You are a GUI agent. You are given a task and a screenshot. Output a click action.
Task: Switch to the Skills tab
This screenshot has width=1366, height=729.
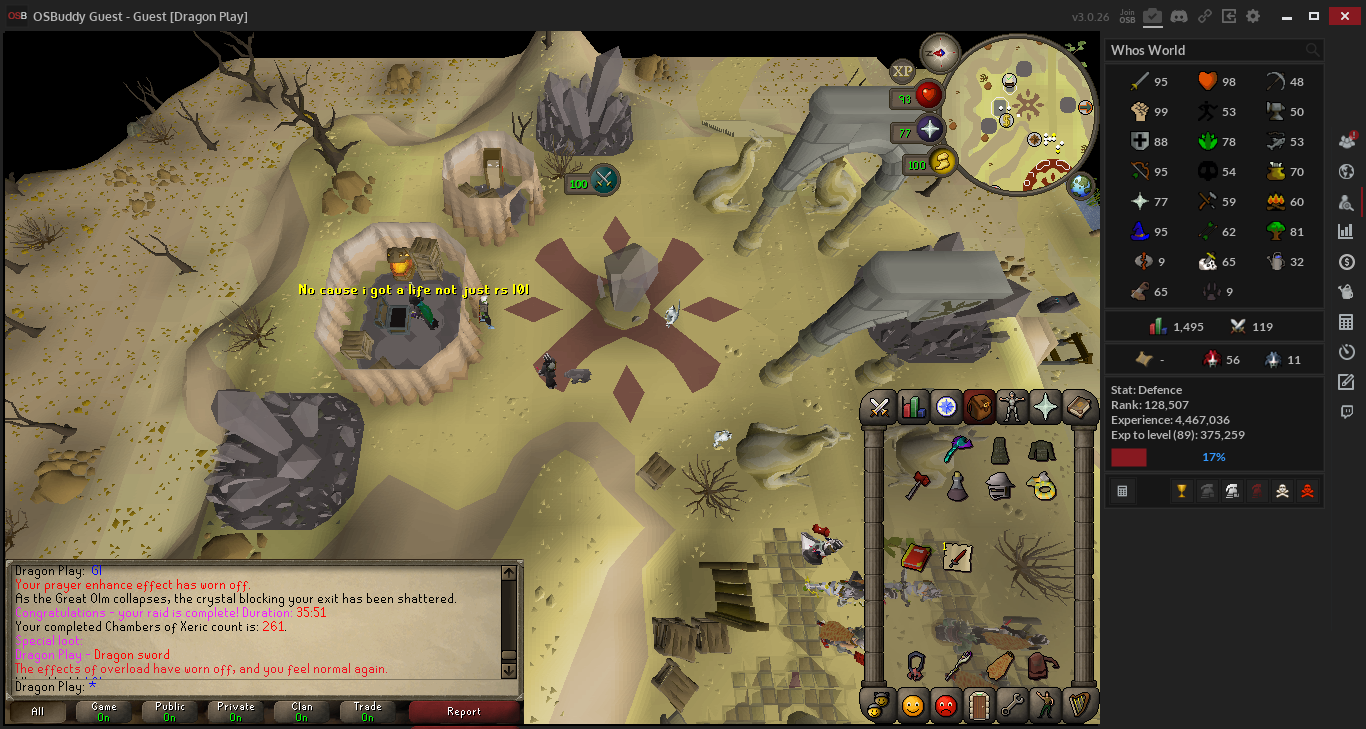click(913, 407)
